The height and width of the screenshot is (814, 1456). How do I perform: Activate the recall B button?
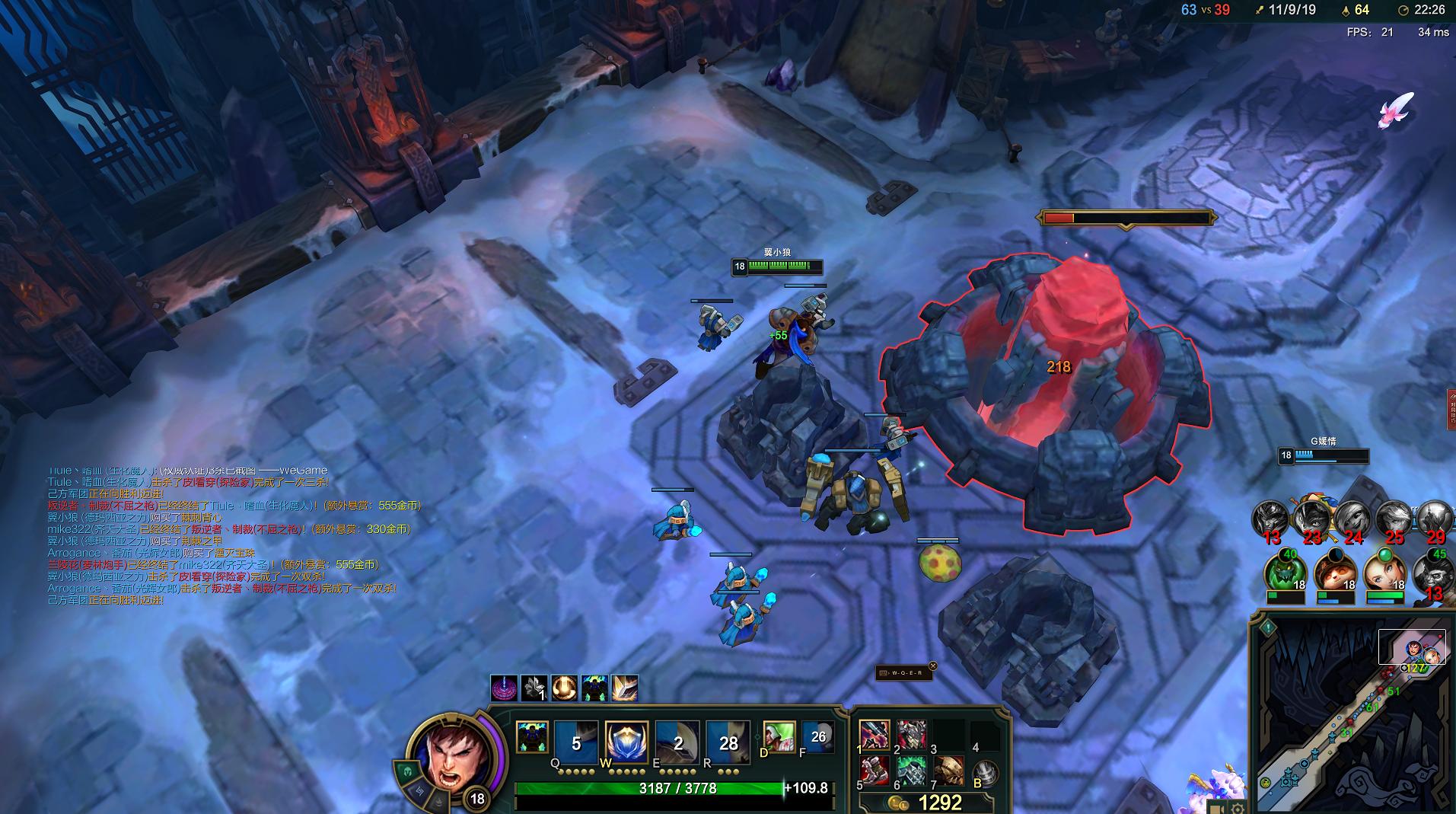tap(986, 774)
